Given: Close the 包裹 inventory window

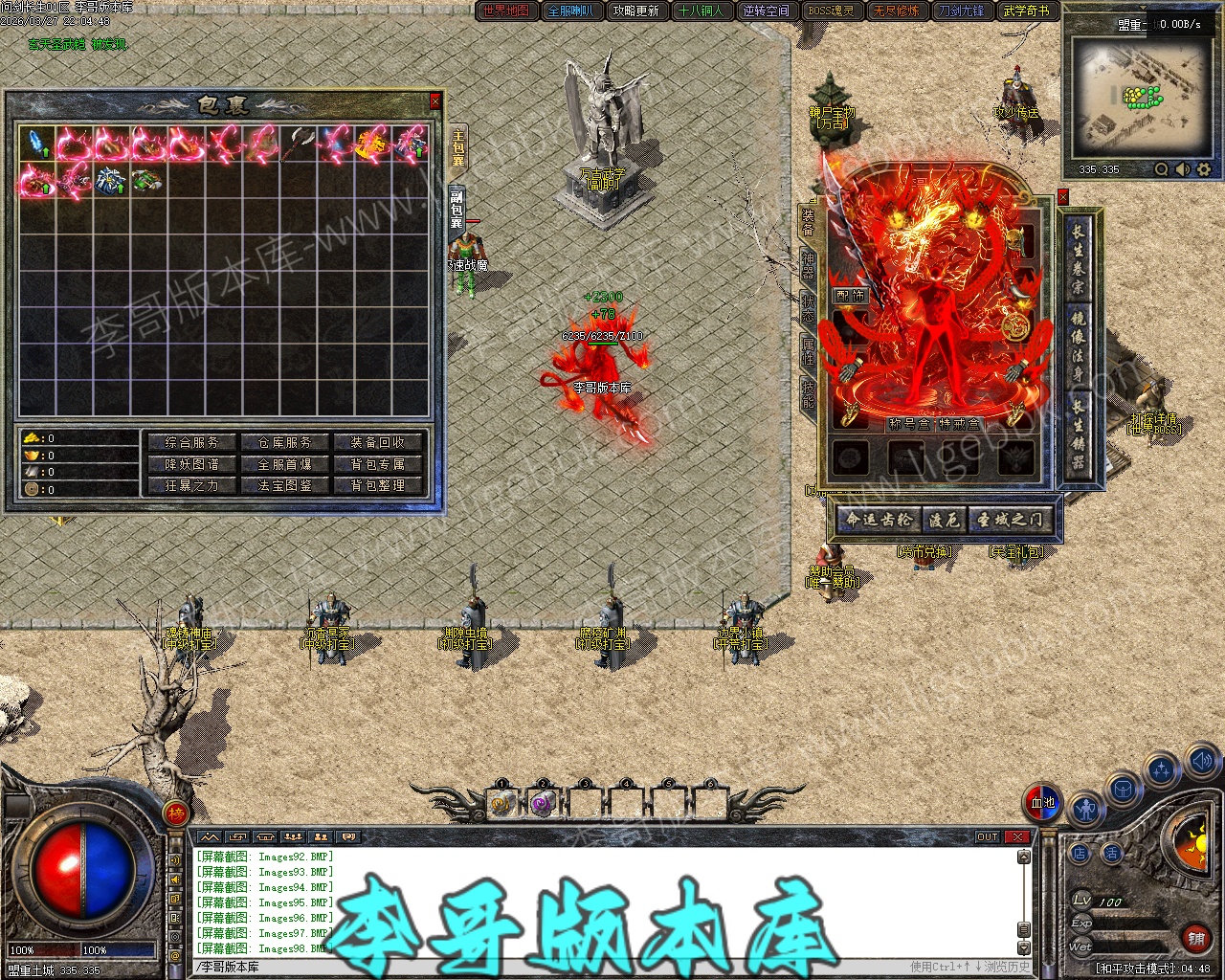Looking at the screenshot, I should tap(435, 101).
